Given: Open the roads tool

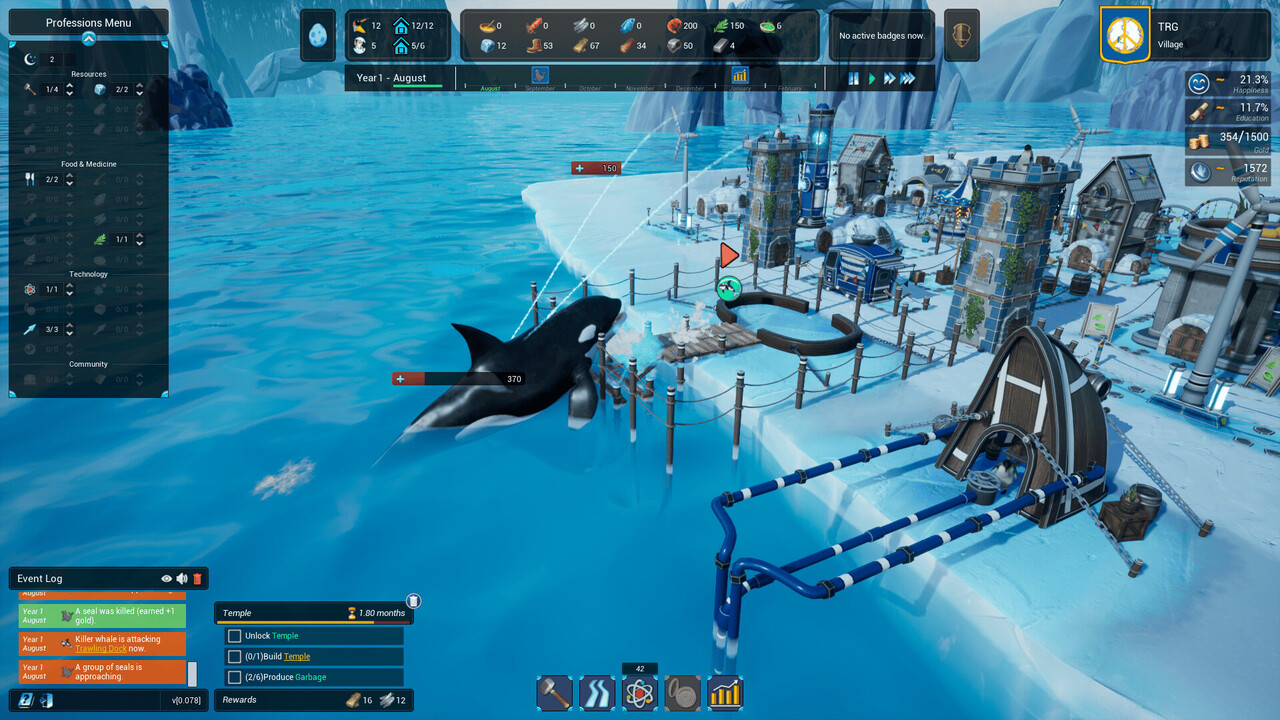Looking at the screenshot, I should [597, 692].
